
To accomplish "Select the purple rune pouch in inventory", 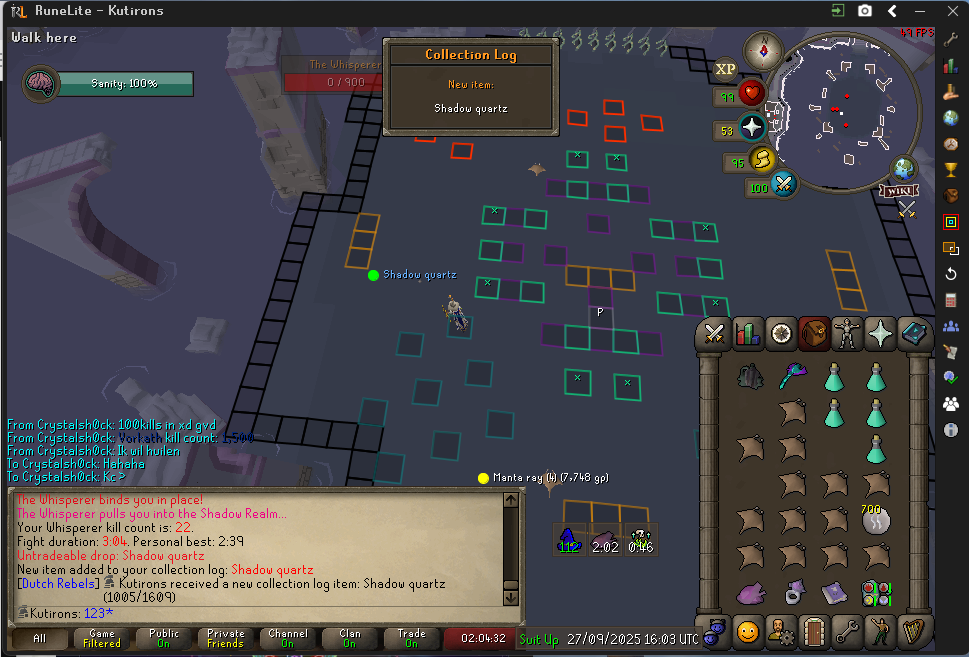I will click(751, 594).
